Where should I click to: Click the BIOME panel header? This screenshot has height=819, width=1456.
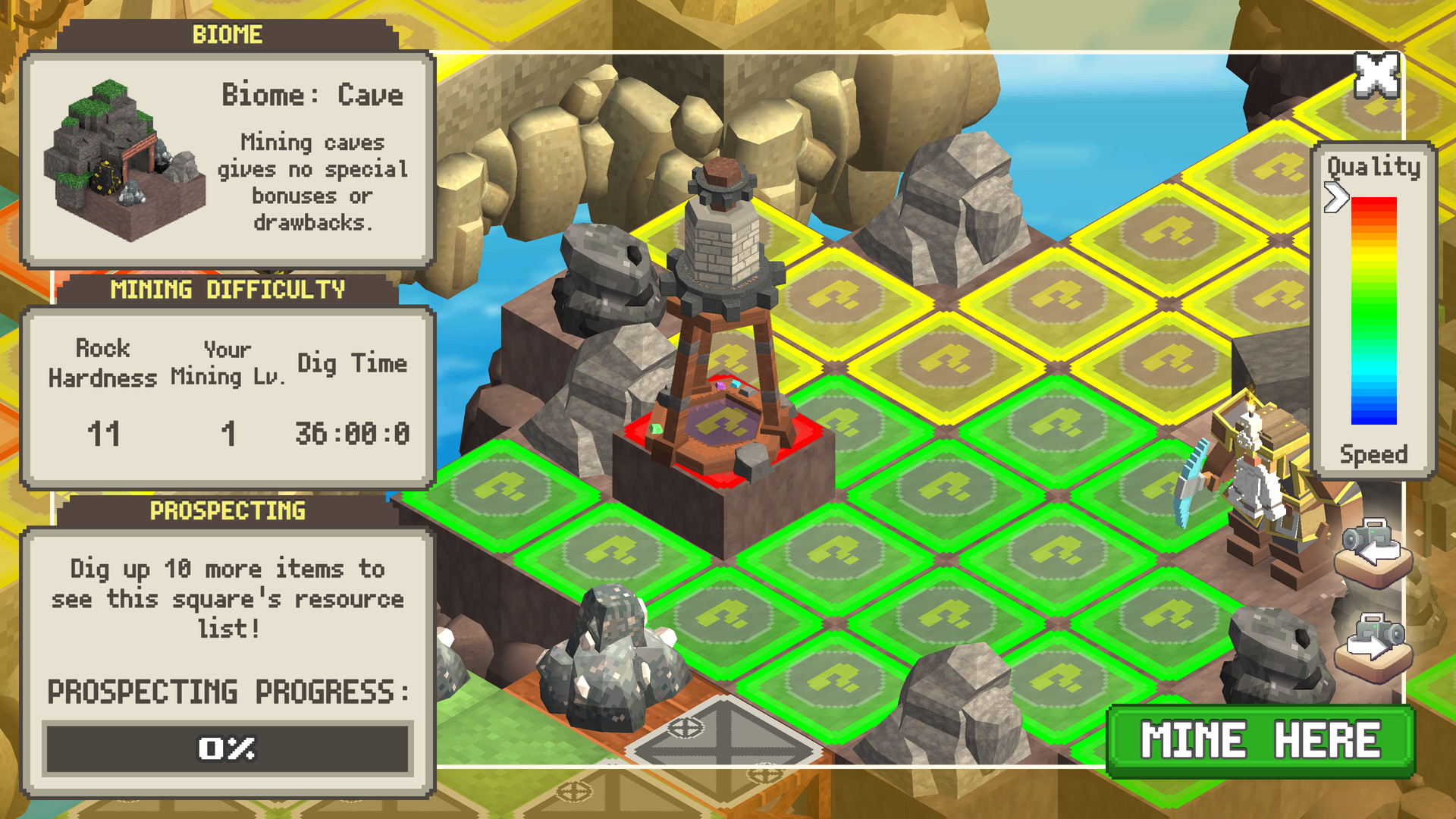pyautogui.click(x=227, y=33)
